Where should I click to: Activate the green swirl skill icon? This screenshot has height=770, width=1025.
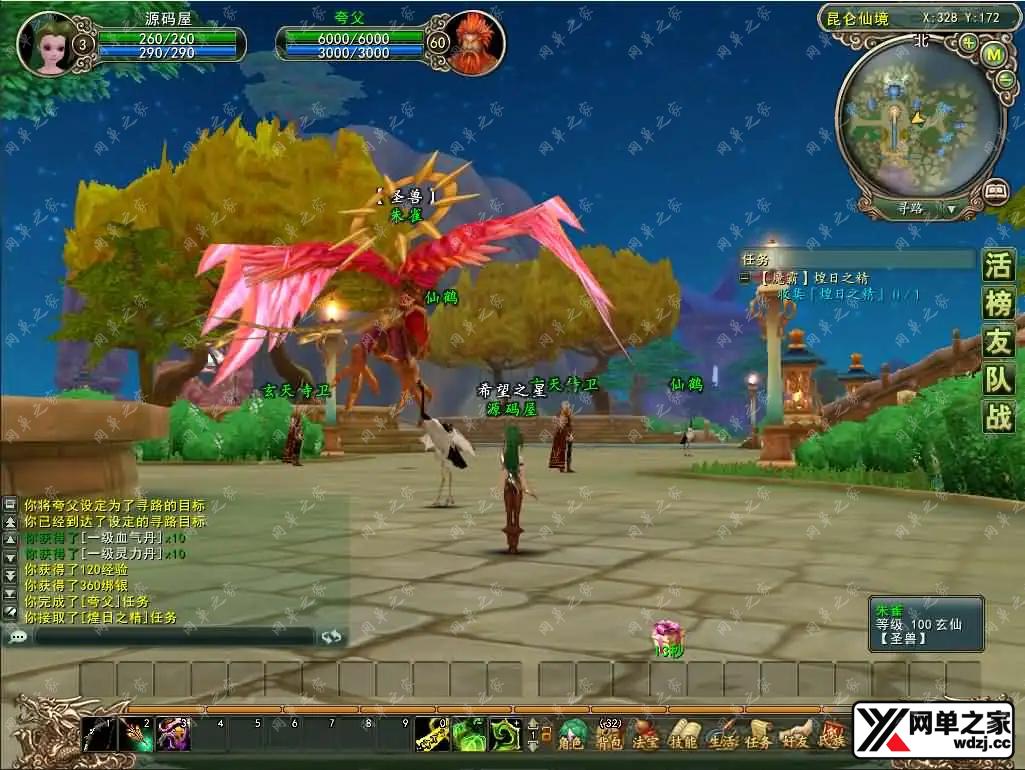point(504,735)
